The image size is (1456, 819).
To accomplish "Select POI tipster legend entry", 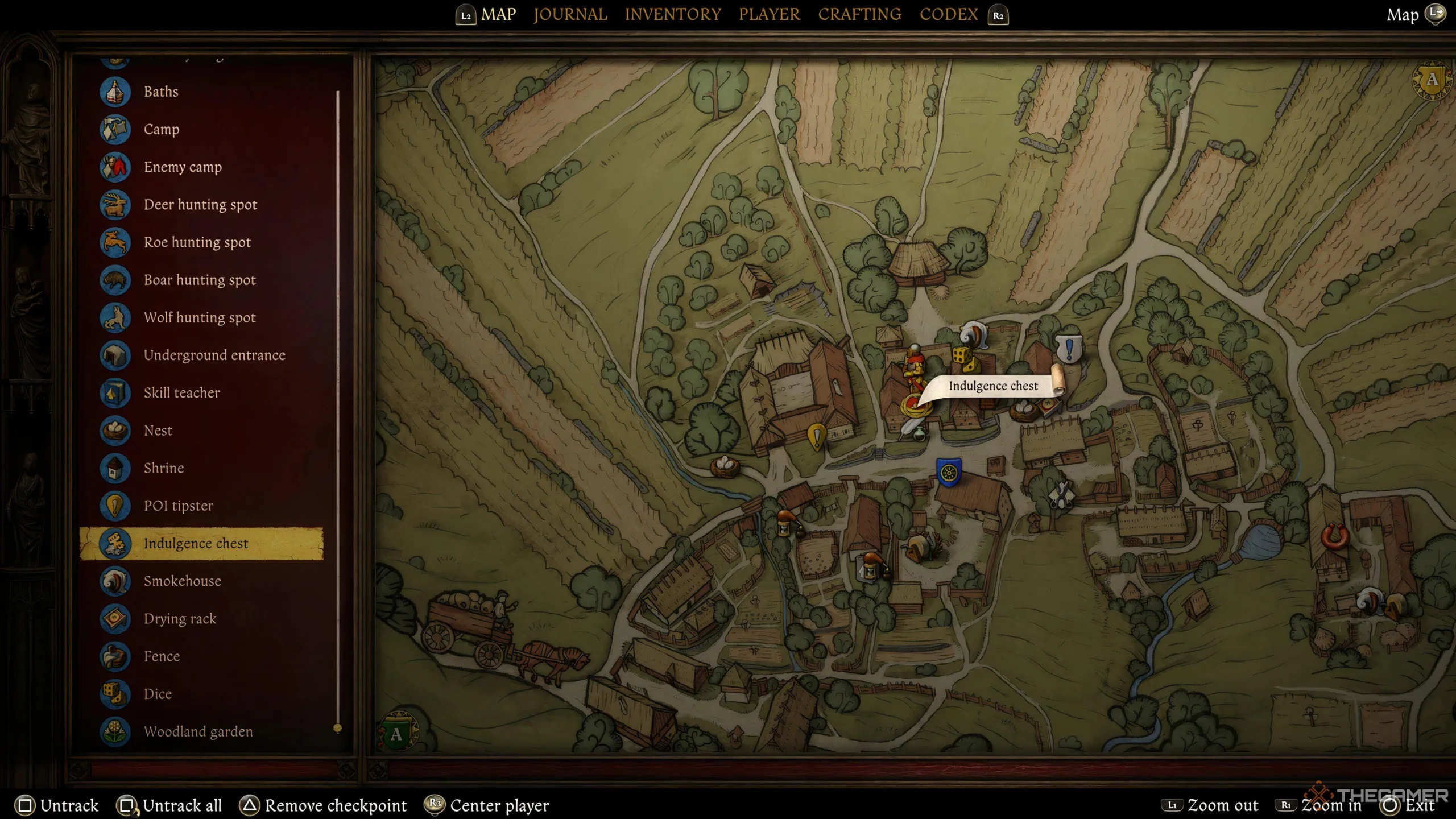I will tap(178, 506).
